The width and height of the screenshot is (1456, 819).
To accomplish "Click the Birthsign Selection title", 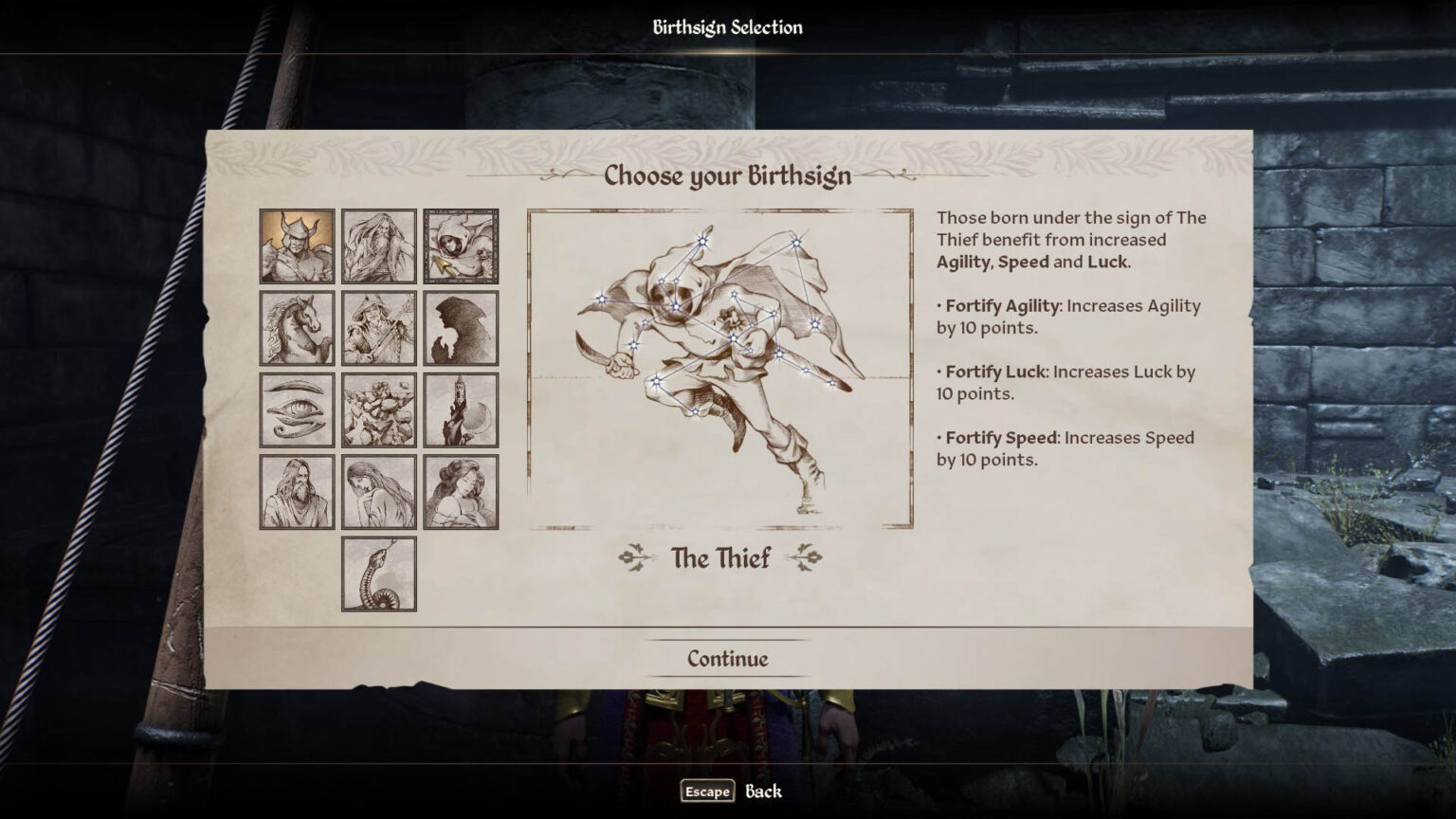I will (x=728, y=27).
